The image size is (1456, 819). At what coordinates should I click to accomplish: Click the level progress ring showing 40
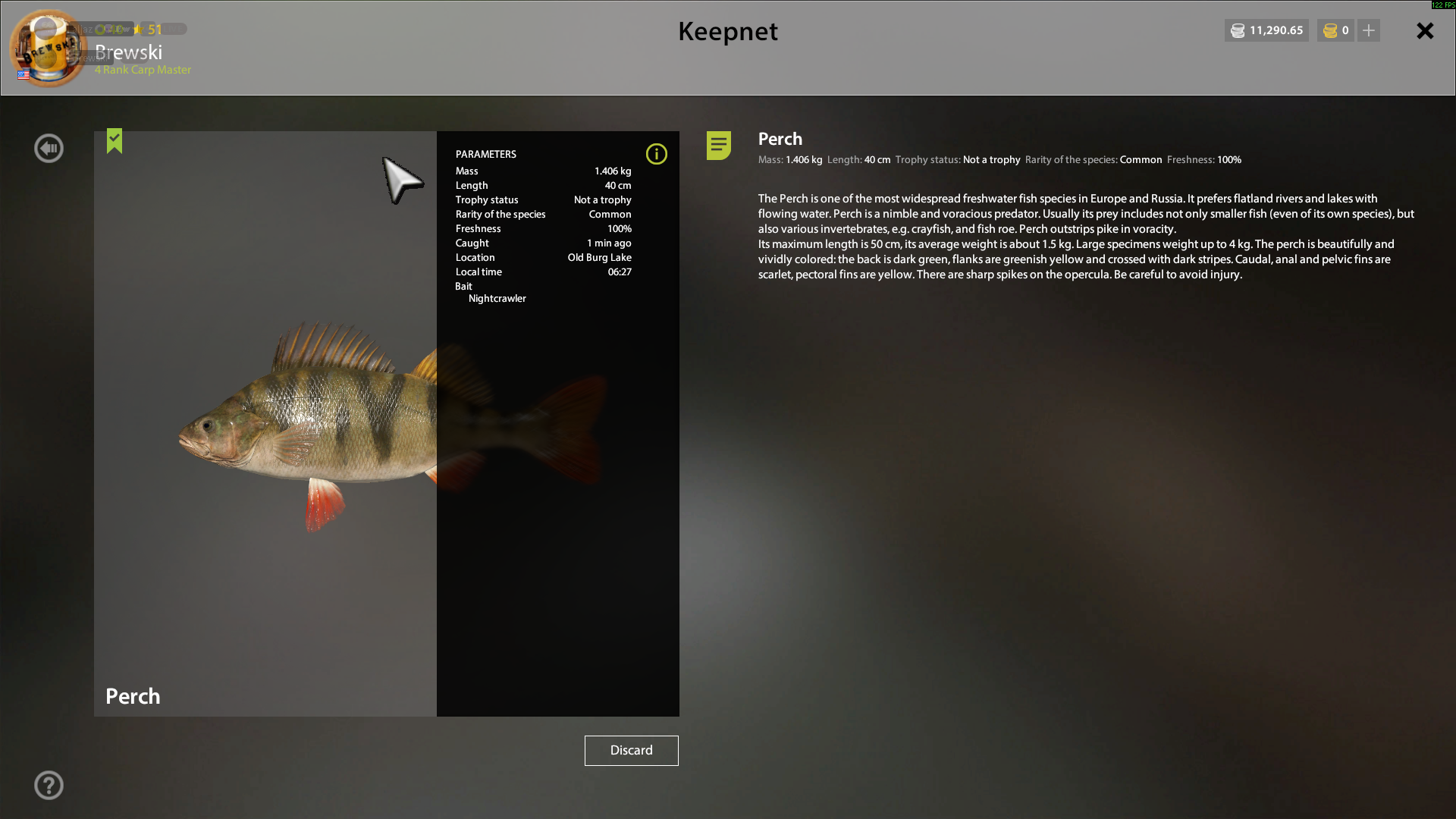coord(110,29)
